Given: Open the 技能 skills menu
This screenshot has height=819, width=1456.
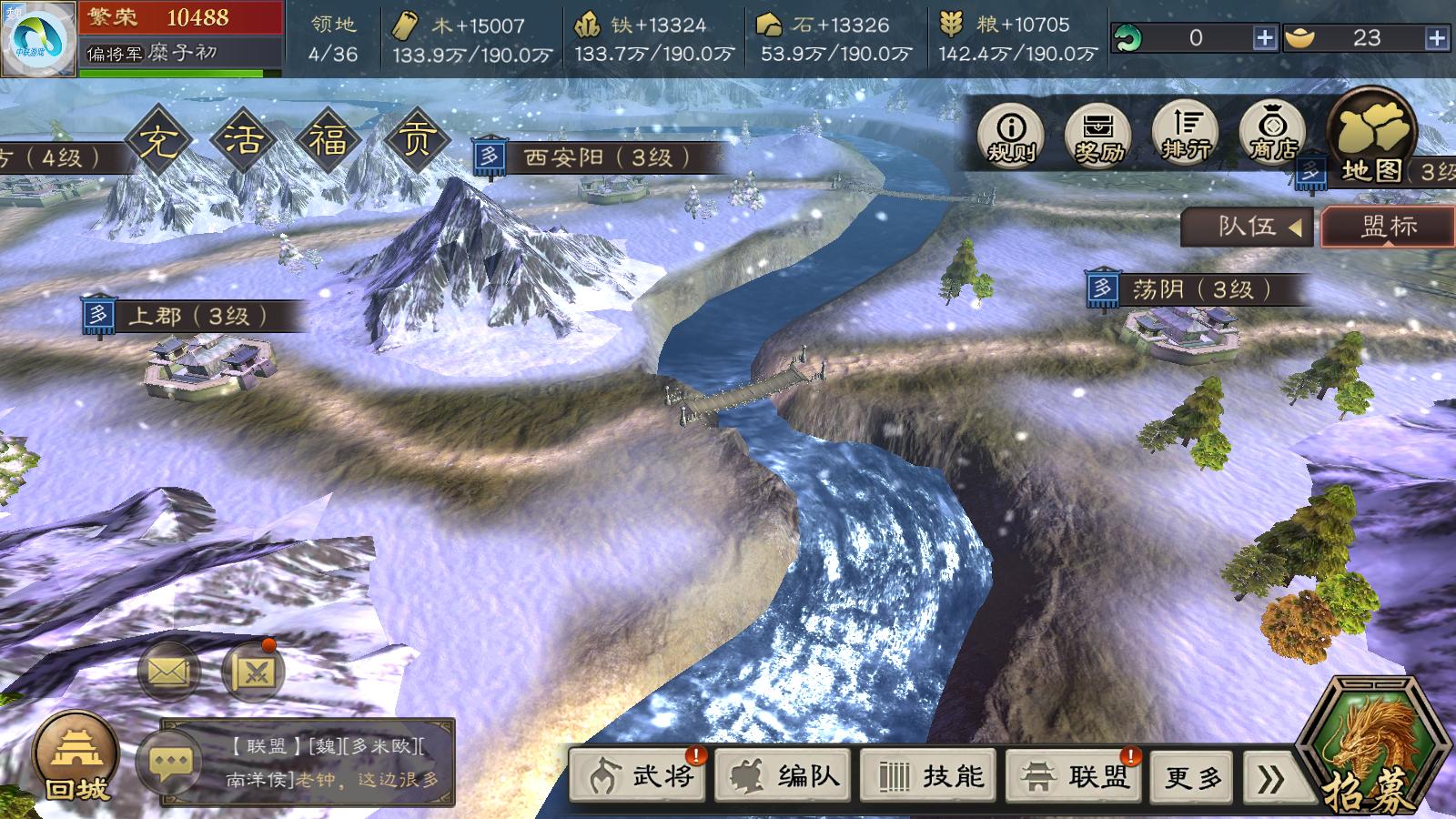Looking at the screenshot, I should click(929, 776).
